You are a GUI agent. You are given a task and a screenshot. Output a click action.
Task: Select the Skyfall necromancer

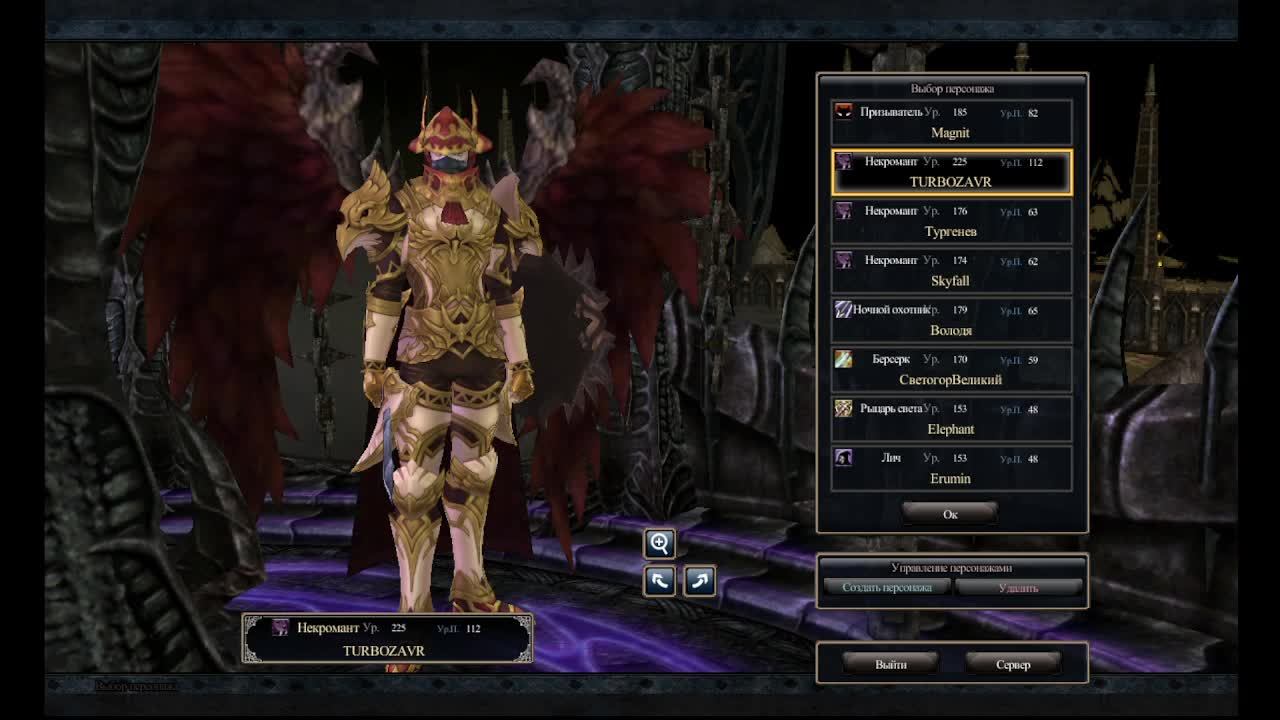pos(951,271)
